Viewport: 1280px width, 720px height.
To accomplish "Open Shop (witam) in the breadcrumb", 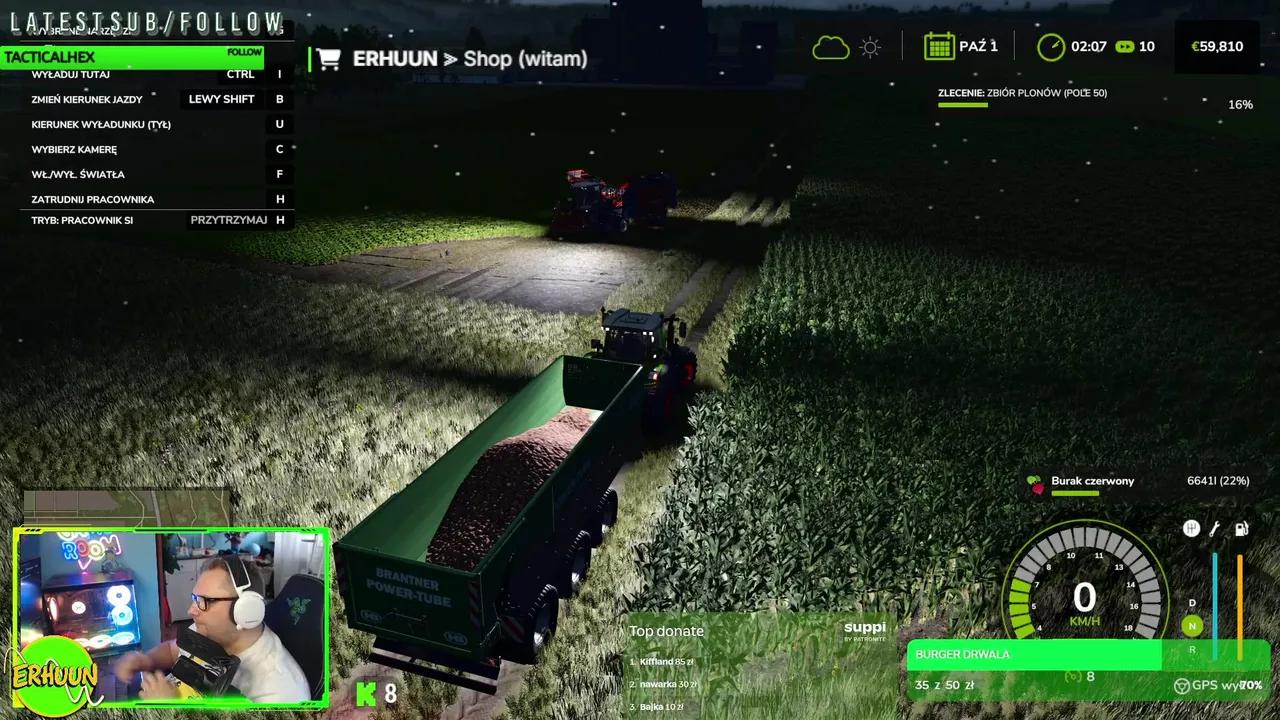I will [524, 58].
